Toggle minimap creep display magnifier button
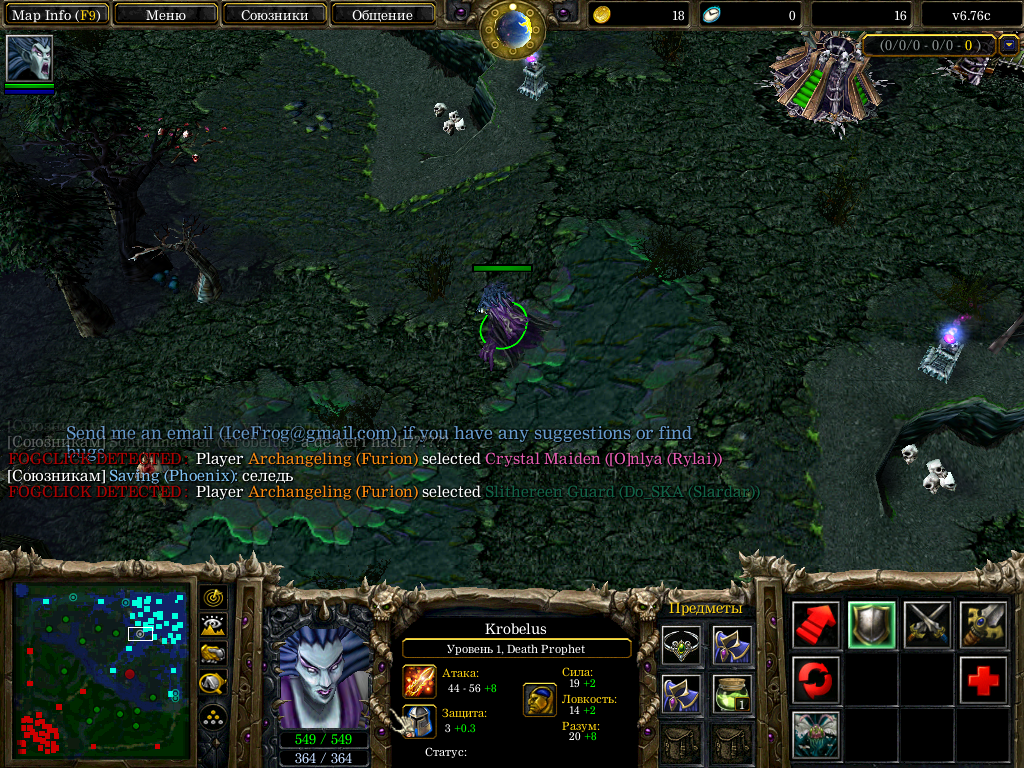Screen dimensions: 1024x768 click(x=214, y=684)
